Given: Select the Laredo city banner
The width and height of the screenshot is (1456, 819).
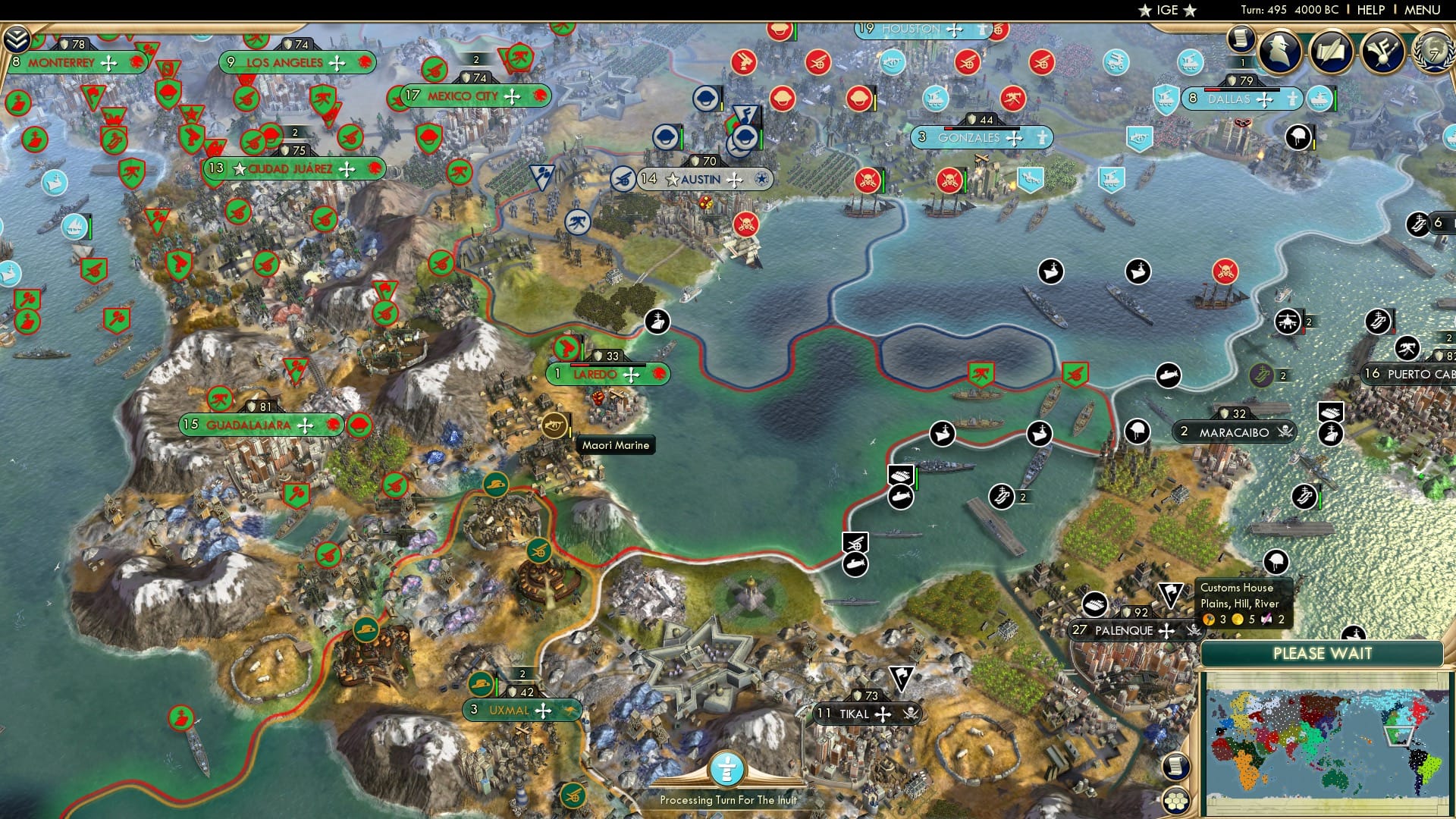Looking at the screenshot, I should pos(607,373).
